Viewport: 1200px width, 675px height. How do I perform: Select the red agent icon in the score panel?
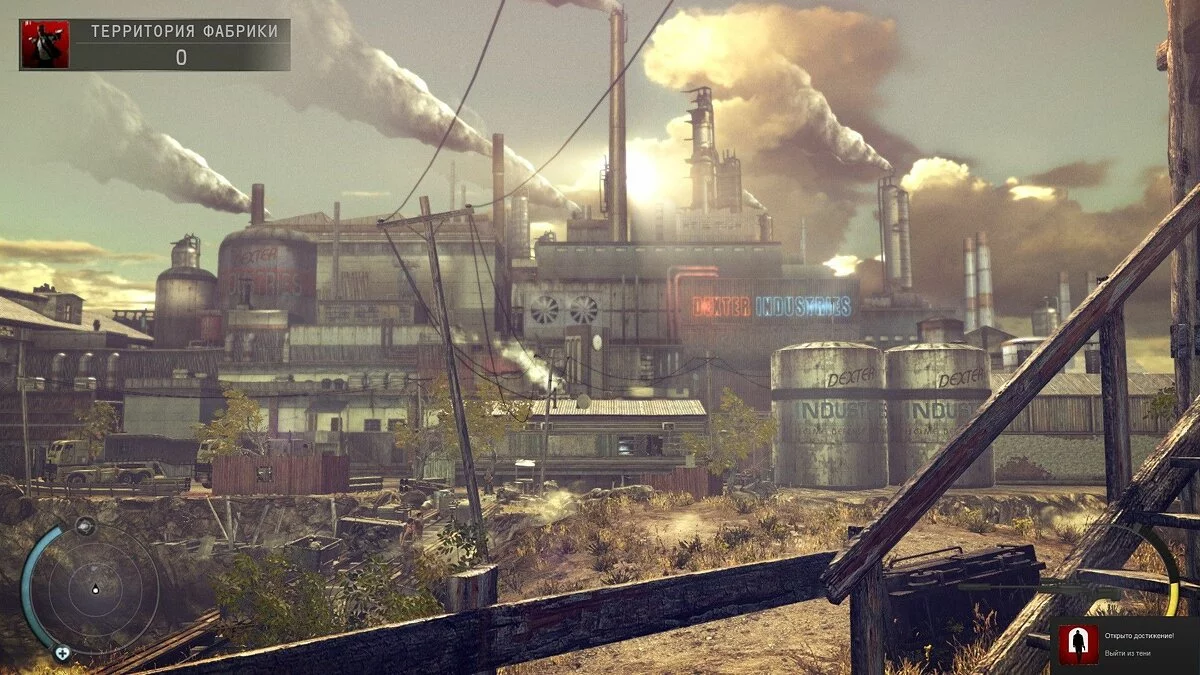(x=45, y=45)
